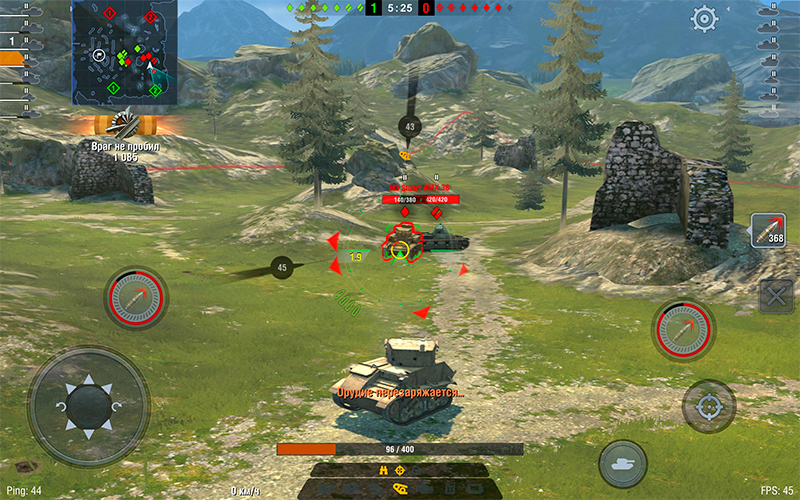
Task: Fire using the right-side shell button
Action: tap(684, 329)
